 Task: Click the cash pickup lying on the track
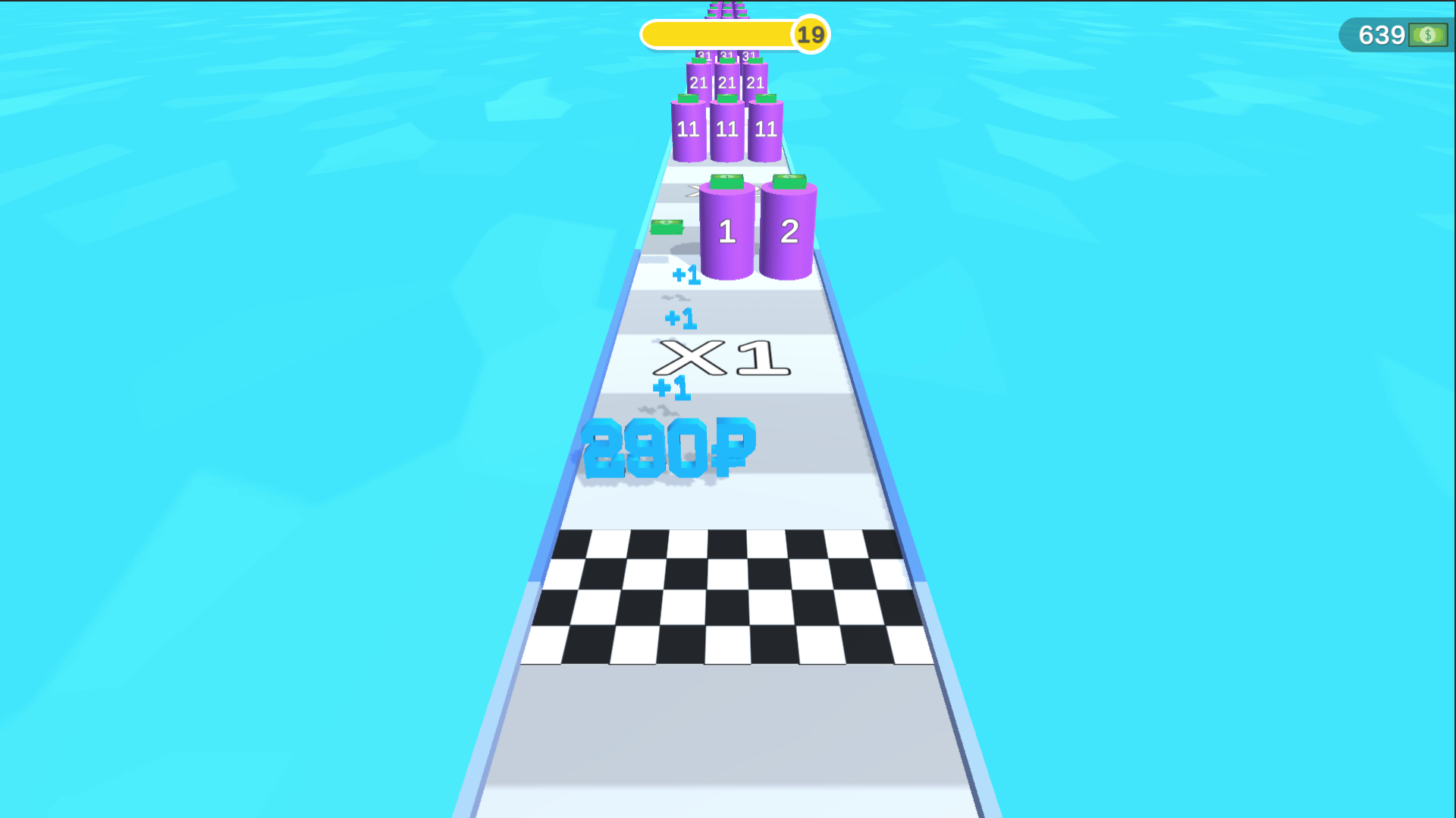click(x=667, y=227)
